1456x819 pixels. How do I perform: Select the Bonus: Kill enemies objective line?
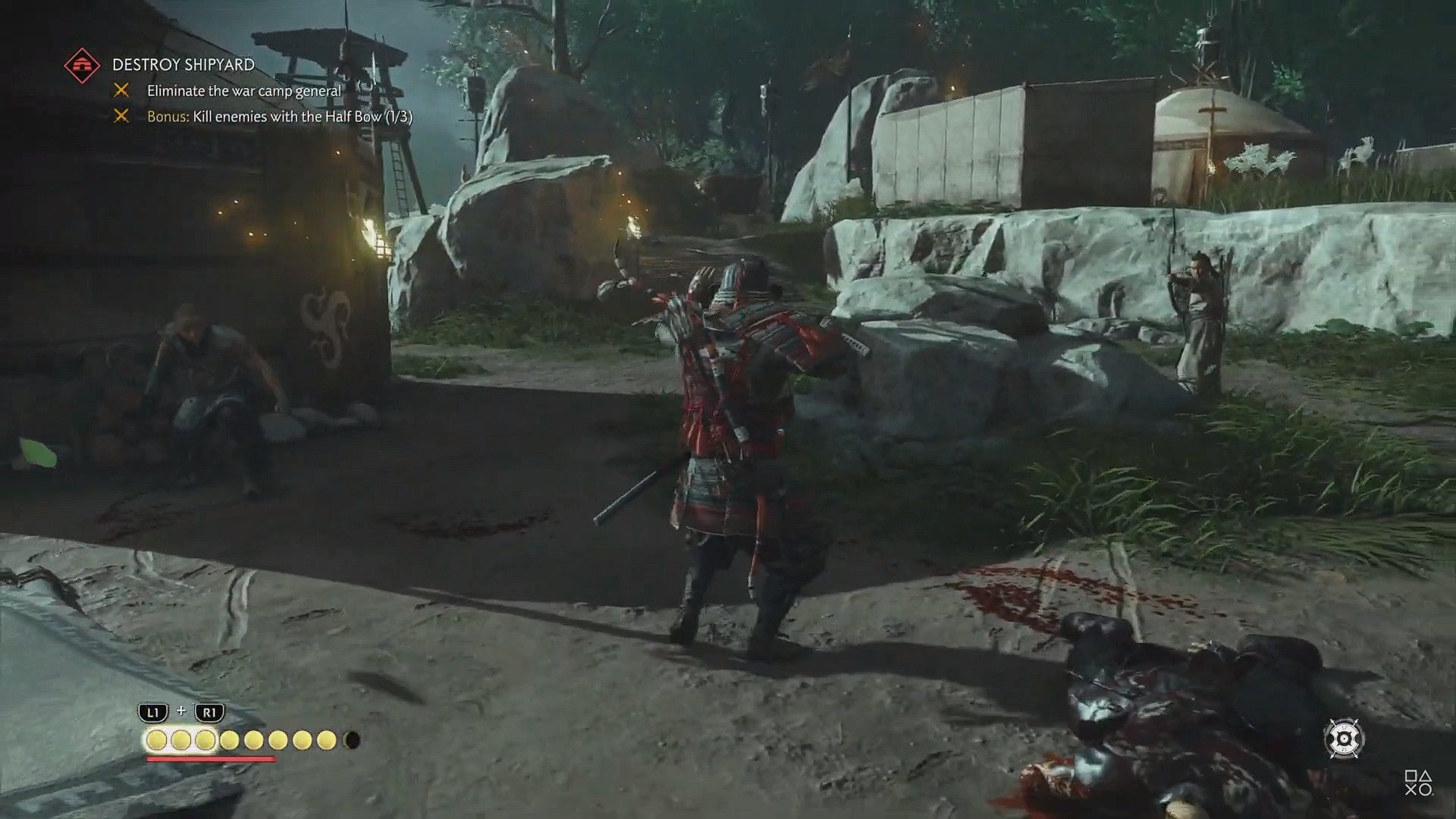click(x=281, y=118)
